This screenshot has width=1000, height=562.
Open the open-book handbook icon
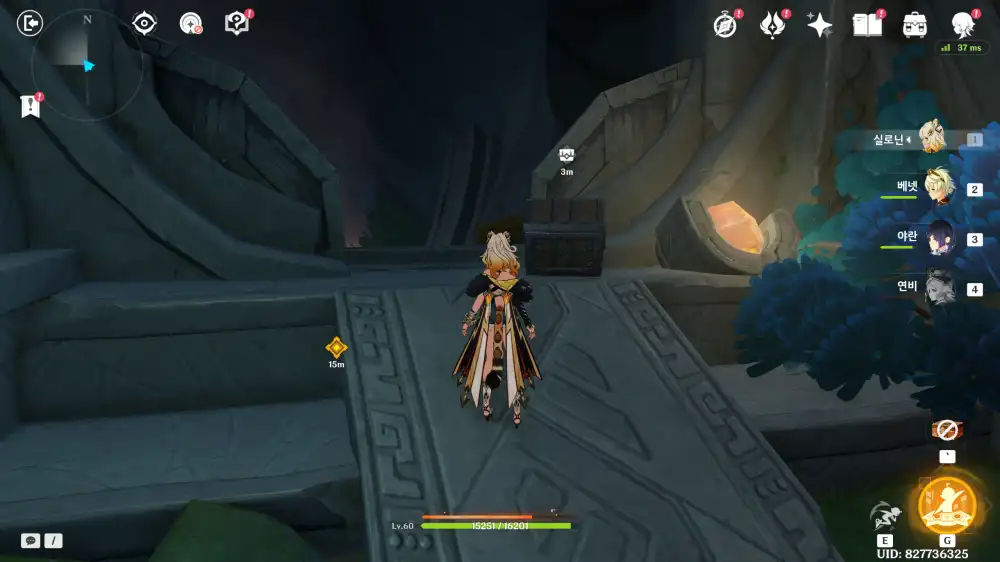pos(867,25)
